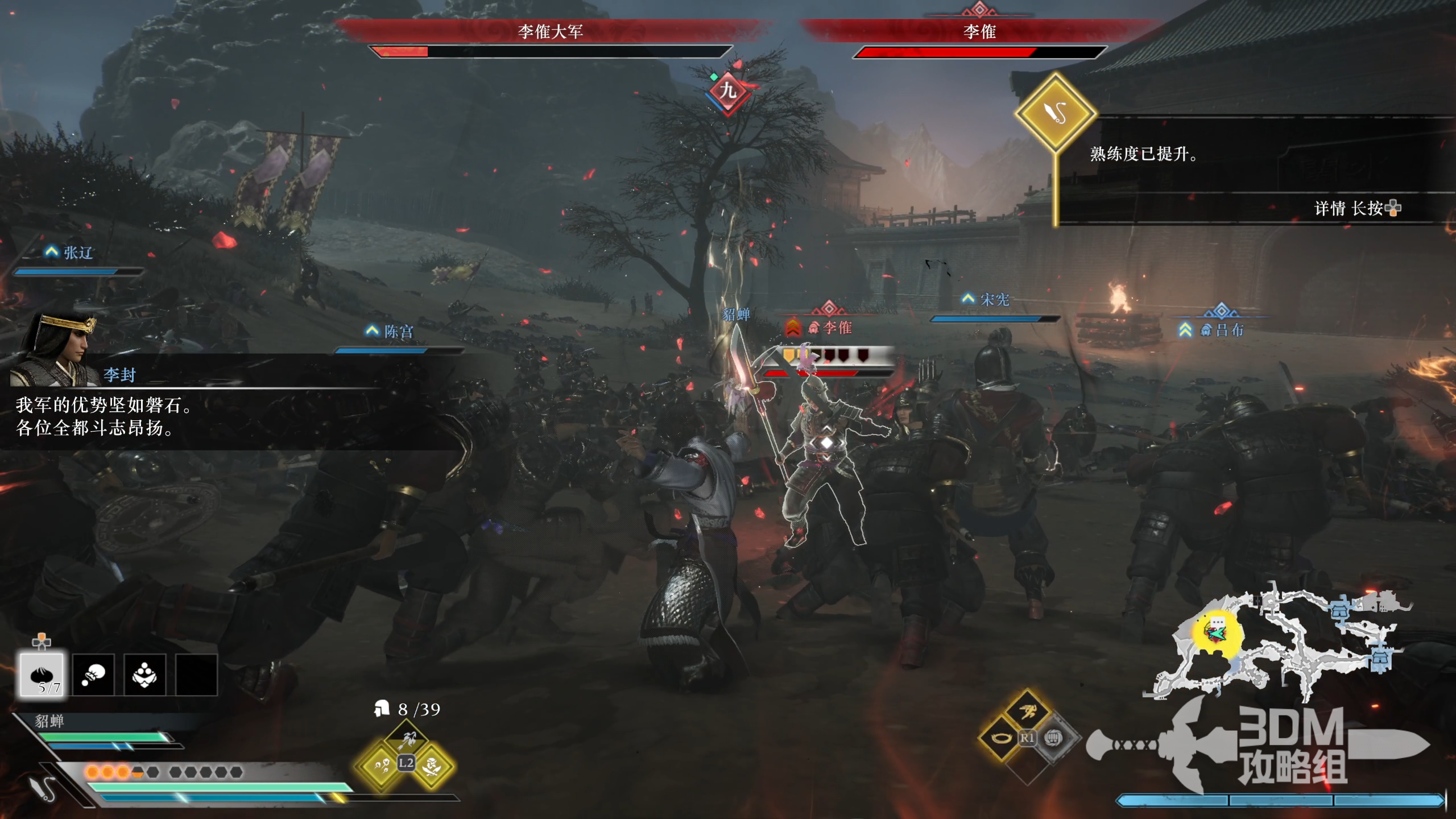Activate the golden ring tactic icon
The width and height of the screenshot is (1456, 819).
click(x=1002, y=738)
